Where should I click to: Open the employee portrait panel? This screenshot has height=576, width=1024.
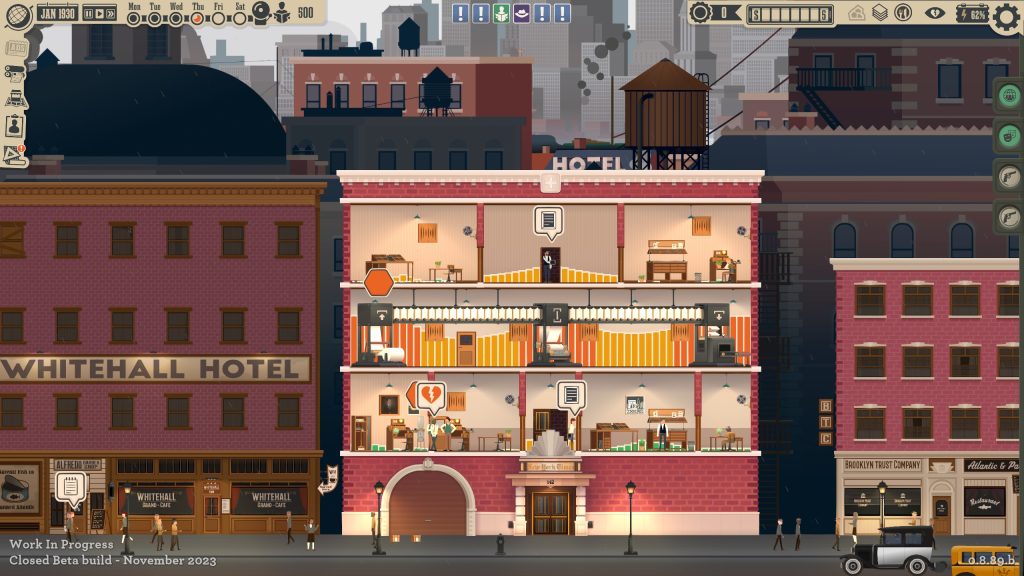click(15, 127)
